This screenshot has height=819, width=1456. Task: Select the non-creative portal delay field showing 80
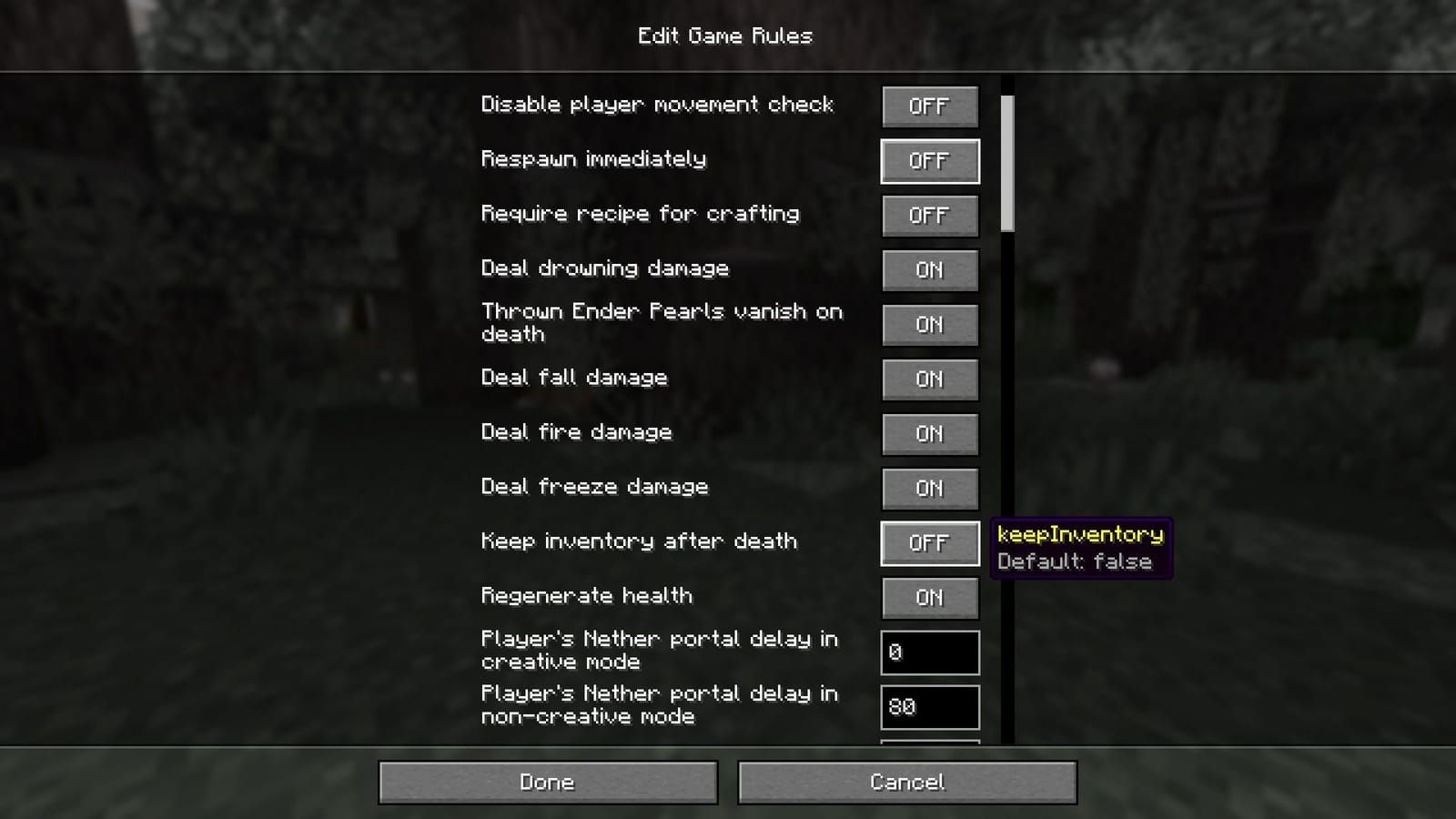pos(929,707)
